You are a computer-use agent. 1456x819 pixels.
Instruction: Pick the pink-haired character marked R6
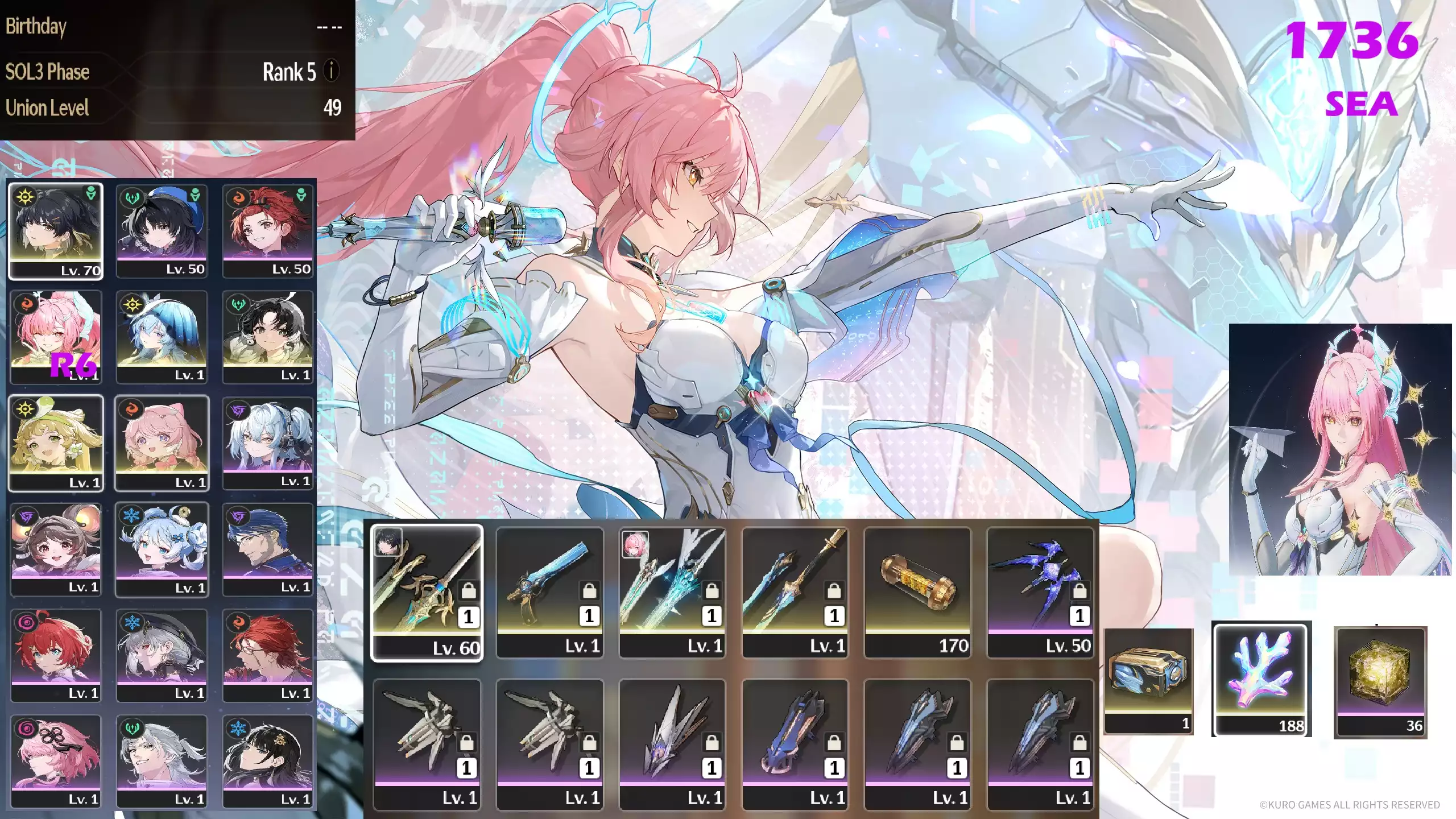click(x=56, y=337)
